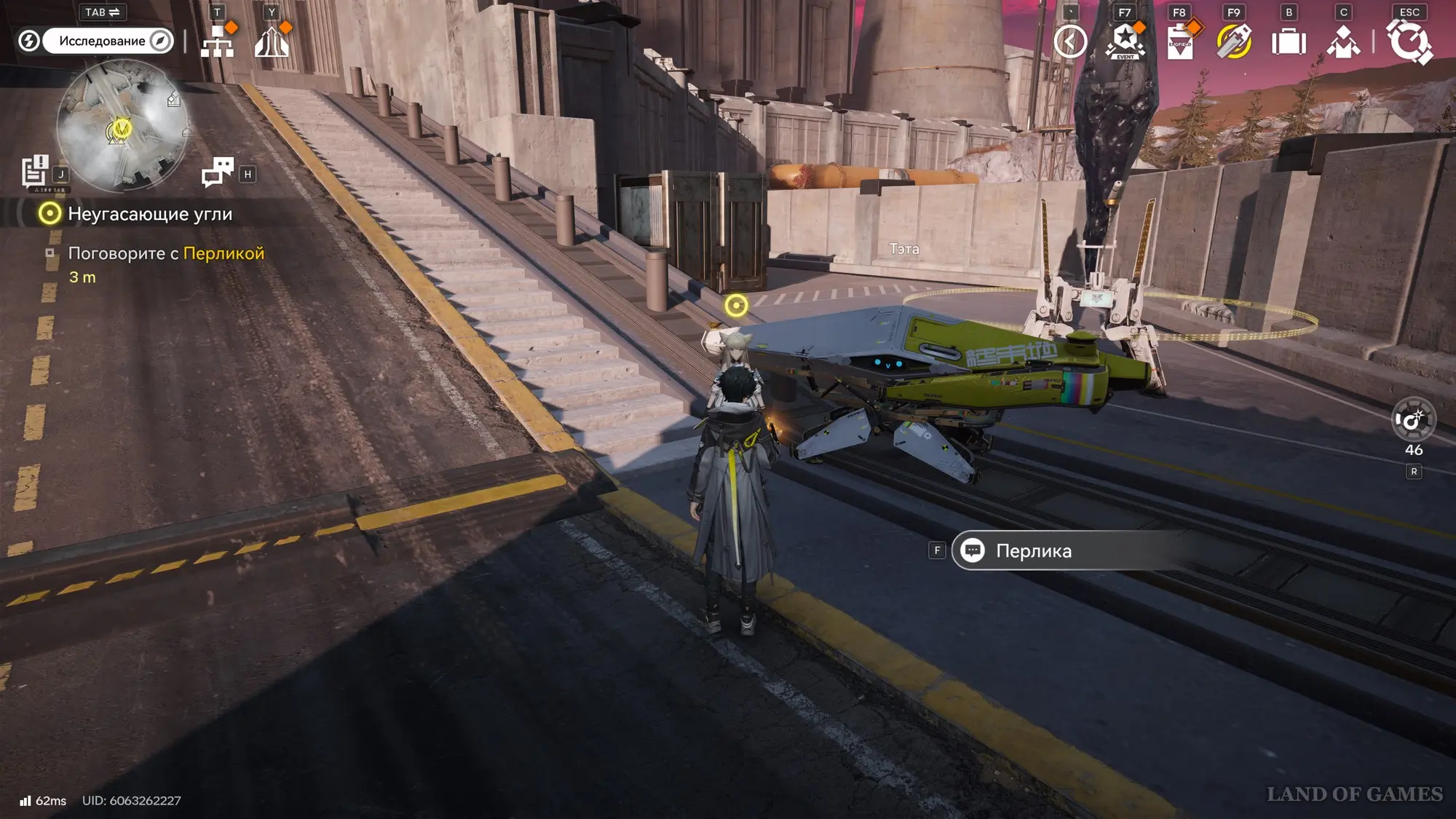Open the chat bubbles icon
The height and width of the screenshot is (819, 1456).
[x=217, y=173]
